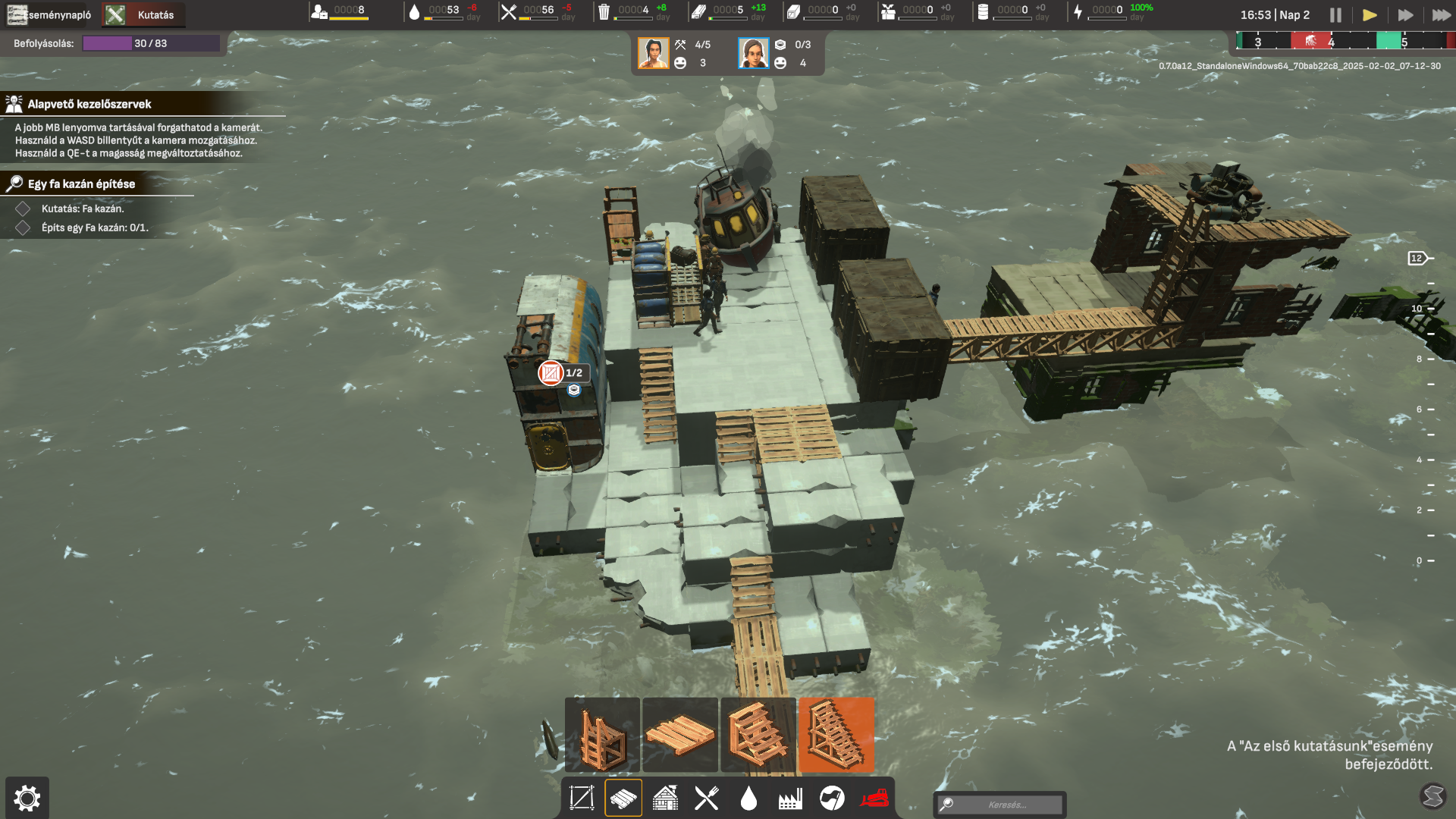The height and width of the screenshot is (819, 1456).
Task: Open the gear settings menu
Action: click(x=27, y=798)
